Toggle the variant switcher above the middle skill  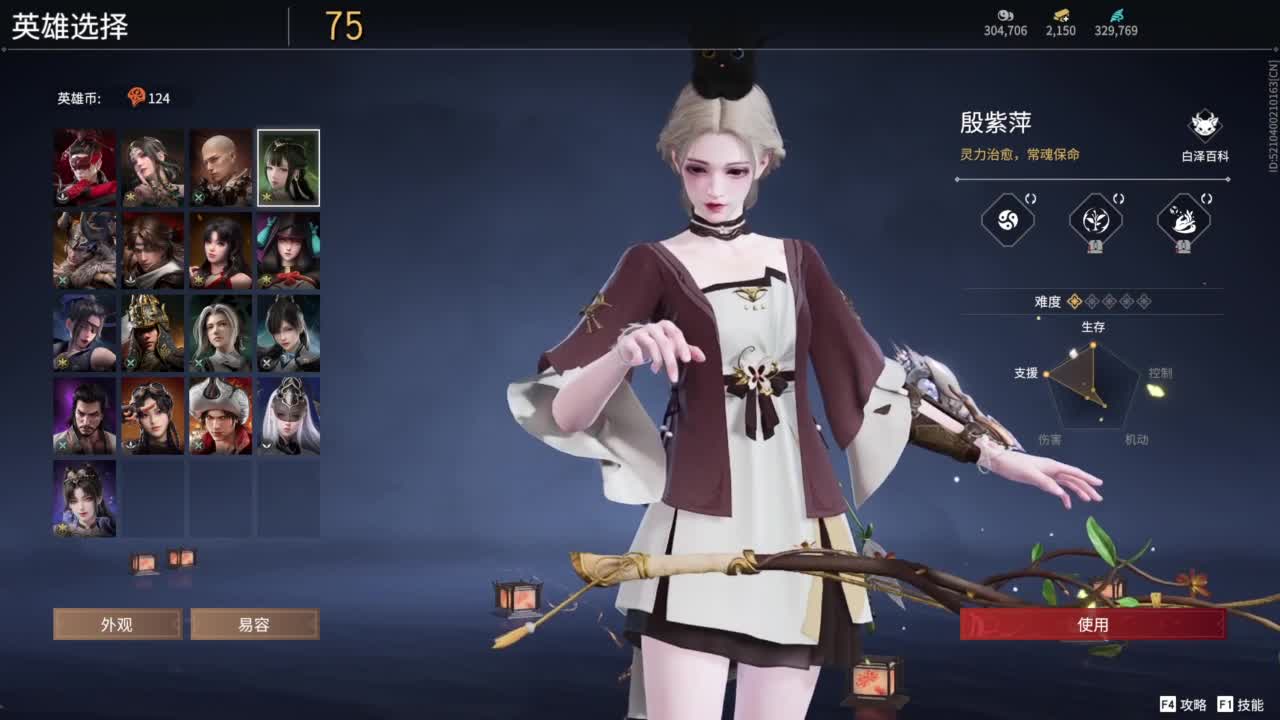[x=1119, y=200]
